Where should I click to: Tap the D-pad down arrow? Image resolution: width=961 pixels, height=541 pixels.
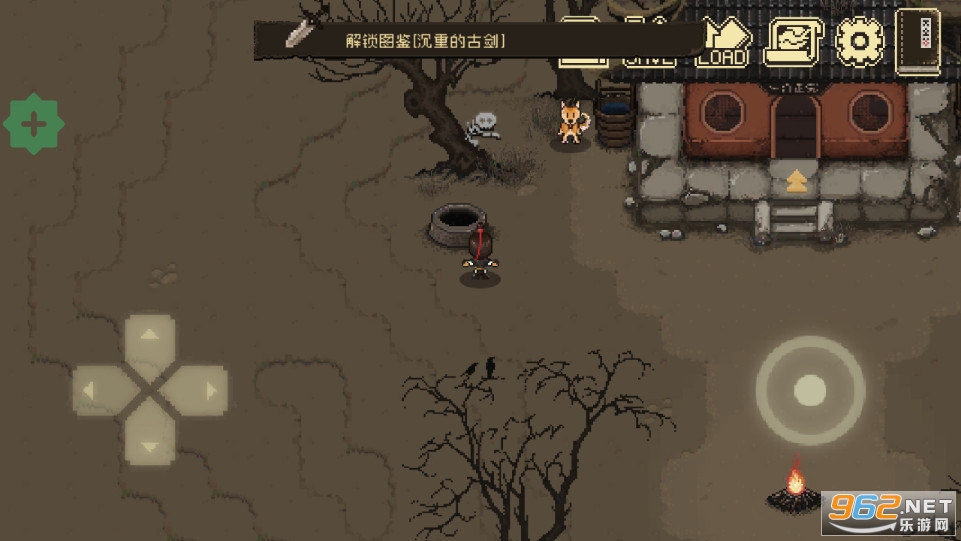click(x=150, y=442)
